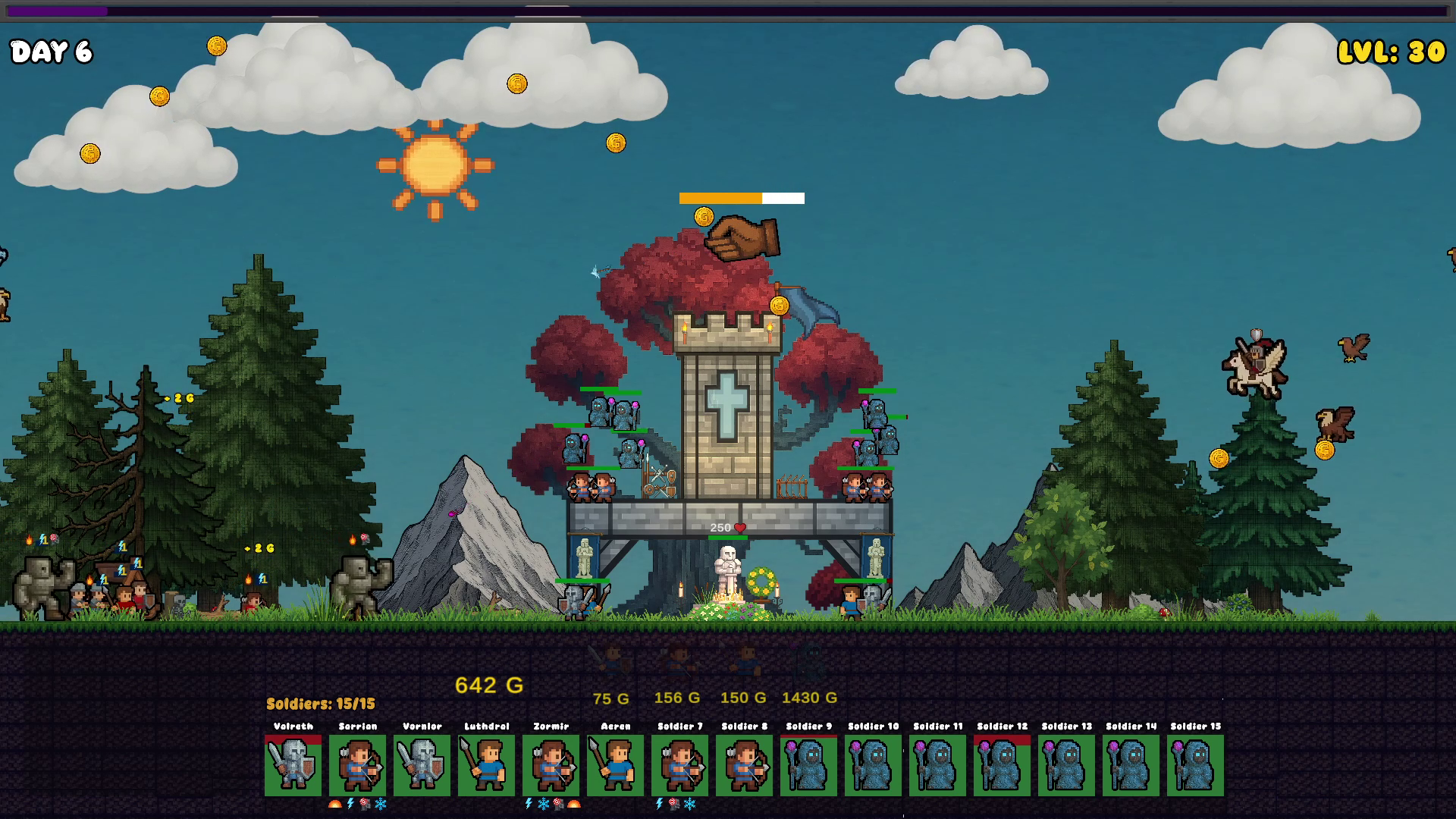Viewport: 1456px width, 819px height.
Task: Select the Soldier 12 mage portrait
Action: [x=1003, y=764]
